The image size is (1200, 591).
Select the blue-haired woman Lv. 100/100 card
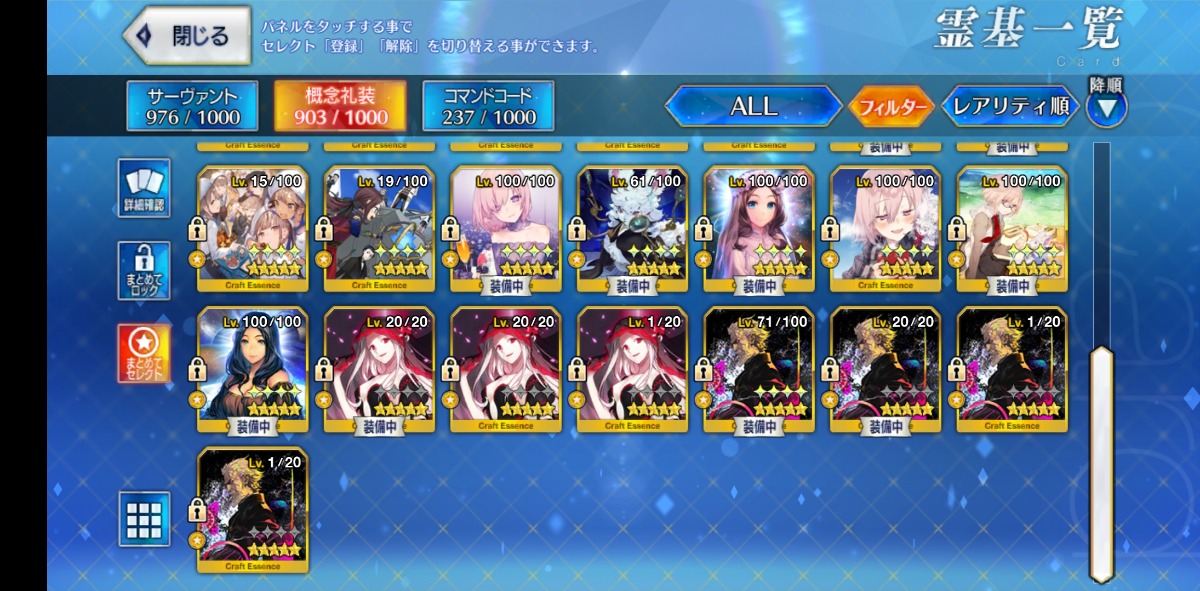click(252, 370)
